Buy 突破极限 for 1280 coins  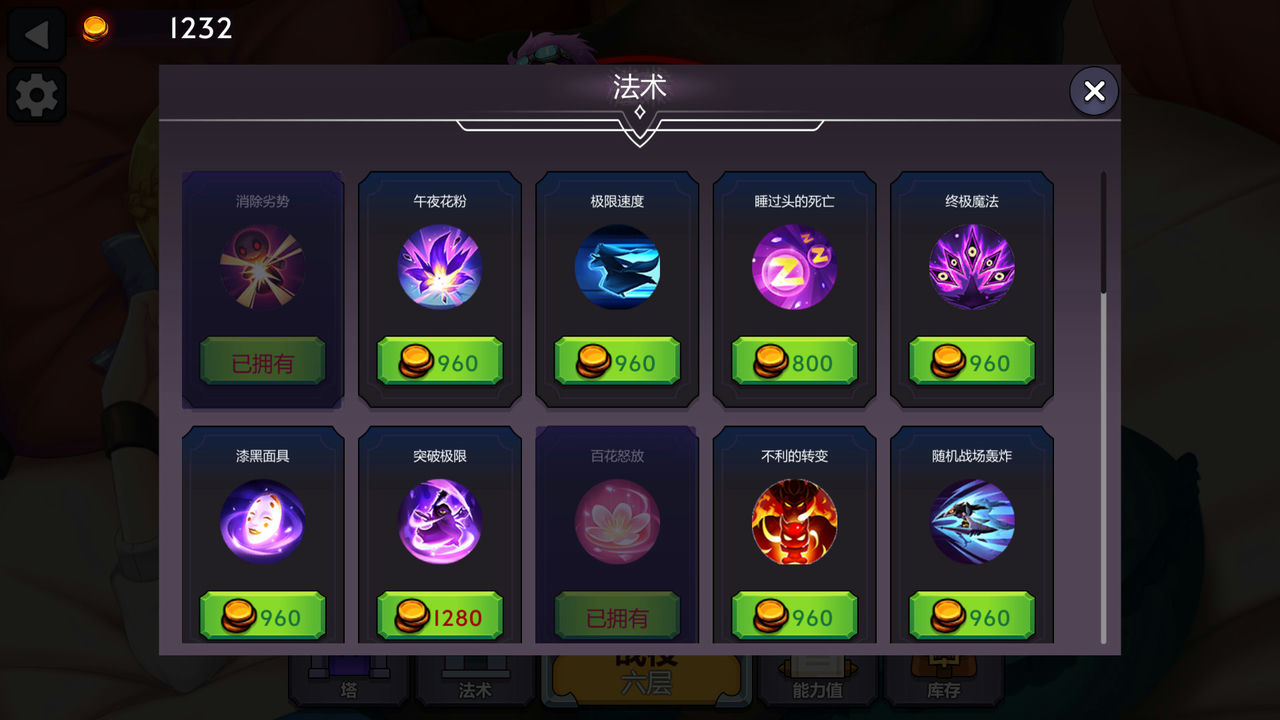tap(439, 616)
